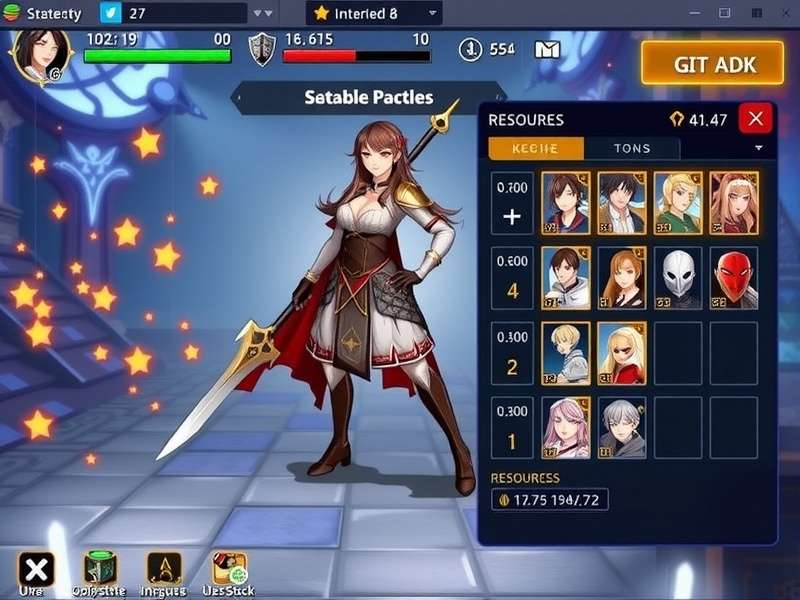Open the player avatar portrait
Screen dimensions: 800x600
point(40,54)
